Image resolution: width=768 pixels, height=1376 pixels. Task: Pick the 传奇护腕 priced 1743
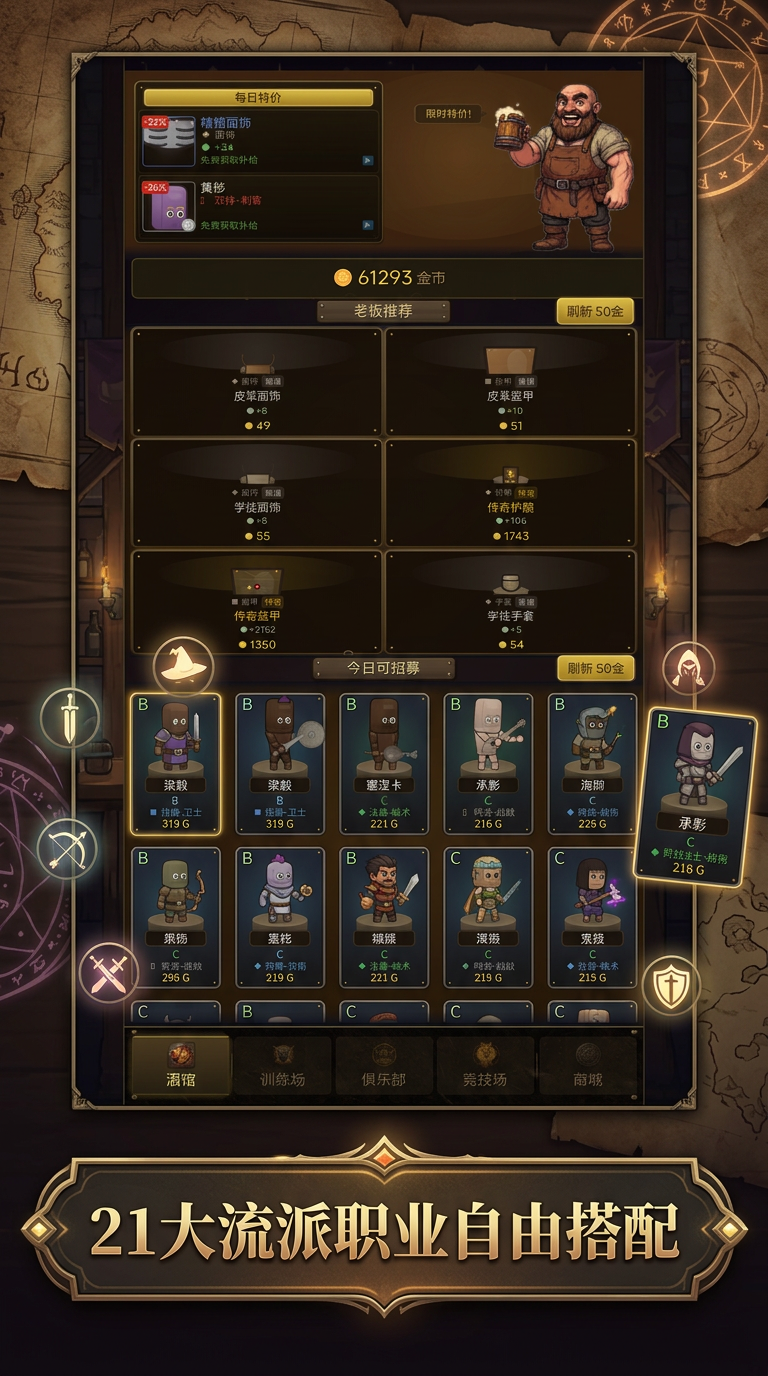pos(510,492)
